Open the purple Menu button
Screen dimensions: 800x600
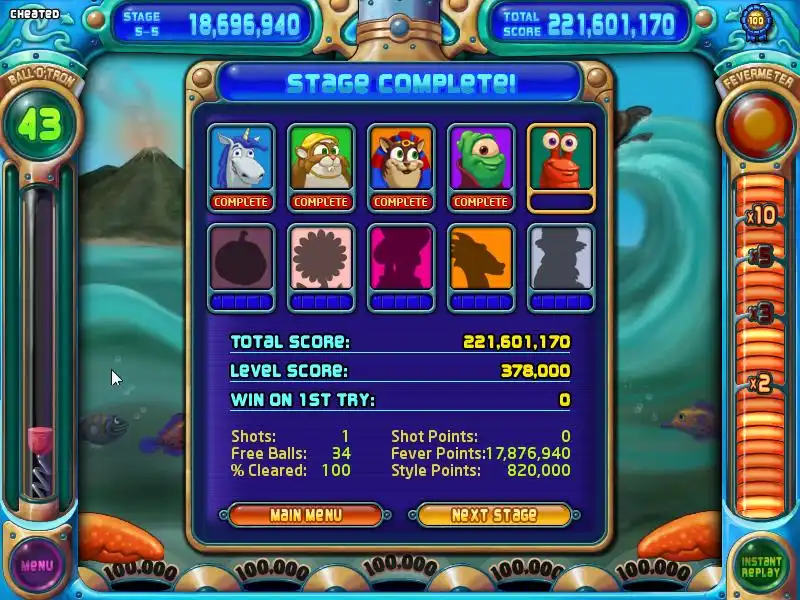point(36,565)
